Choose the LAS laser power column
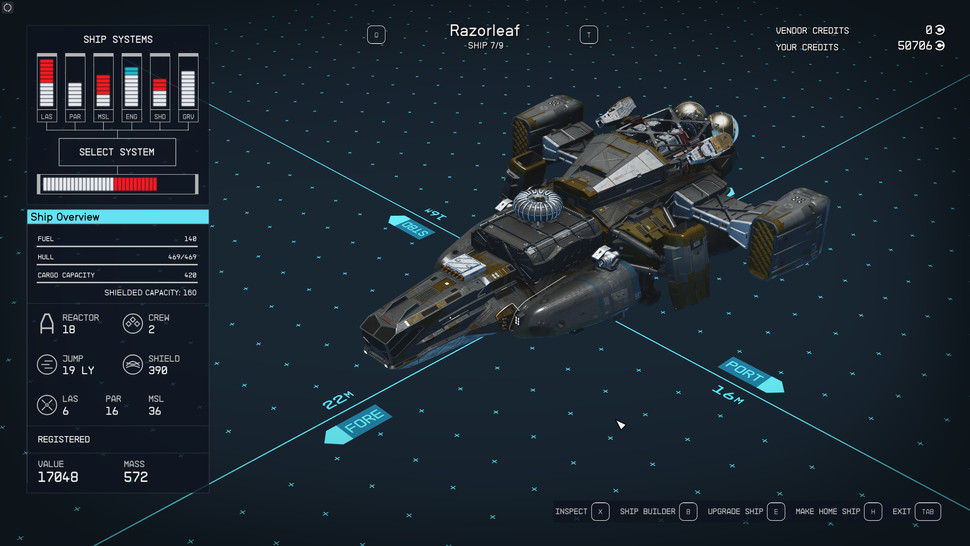The height and width of the screenshot is (546, 970). tap(46, 84)
